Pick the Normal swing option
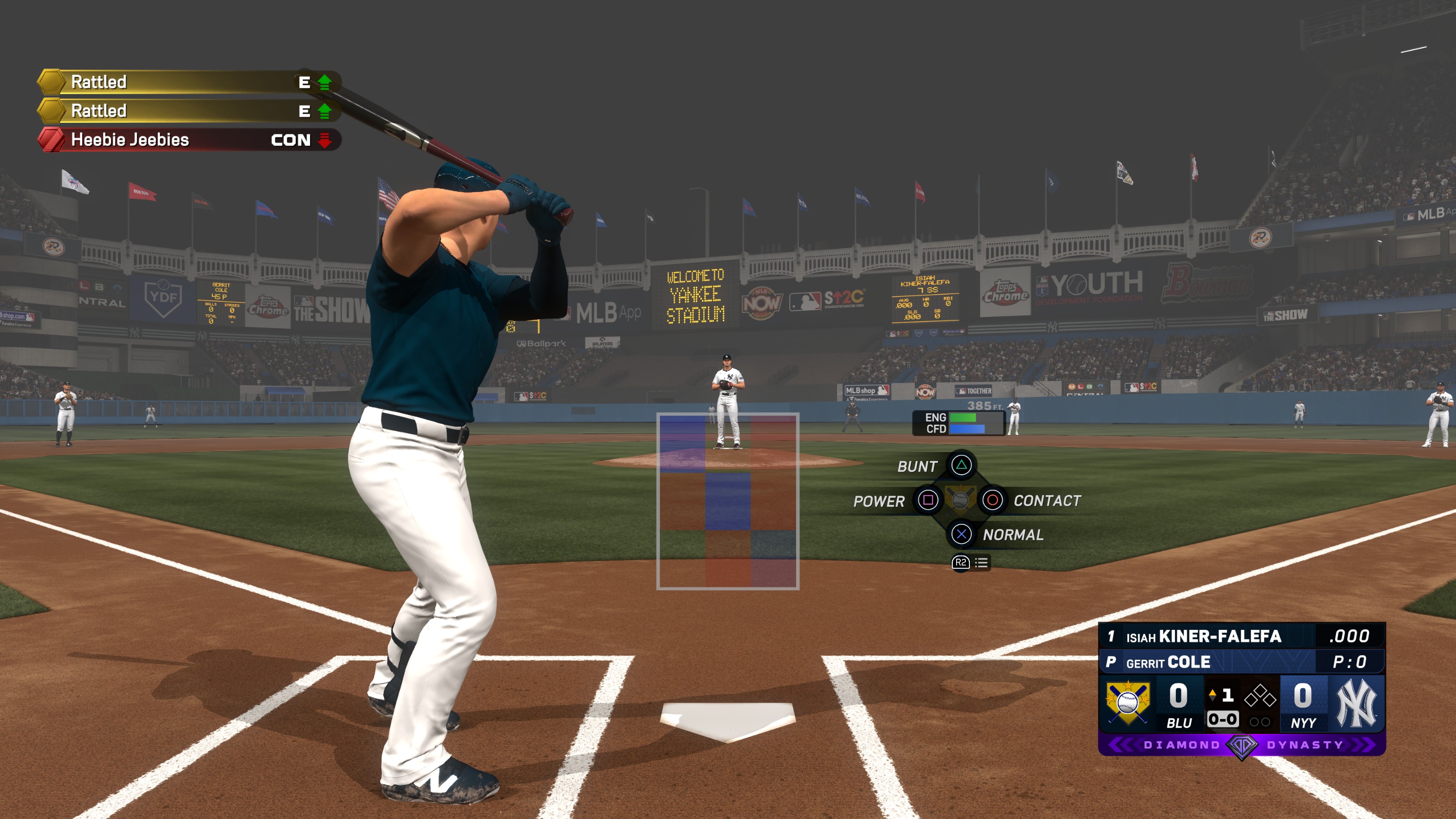The width and height of the screenshot is (1456, 819). (961, 534)
